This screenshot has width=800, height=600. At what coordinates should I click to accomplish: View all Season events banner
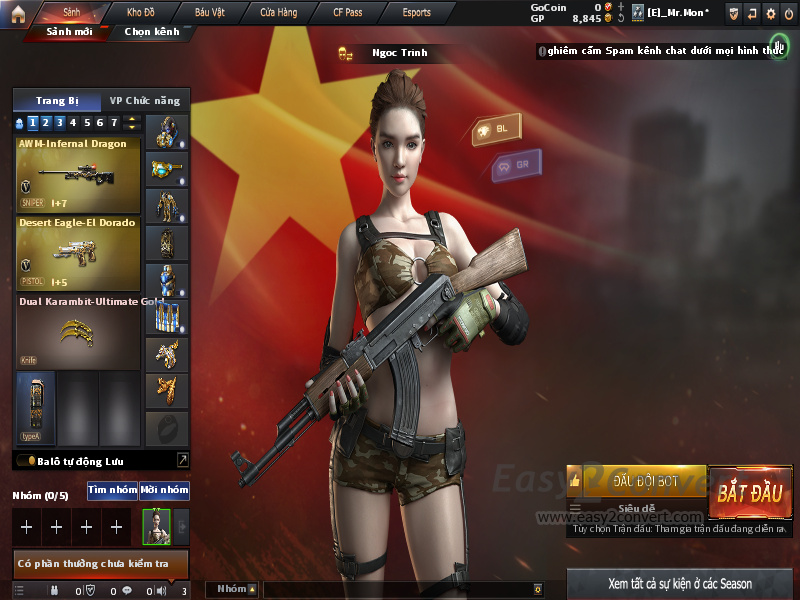680,583
